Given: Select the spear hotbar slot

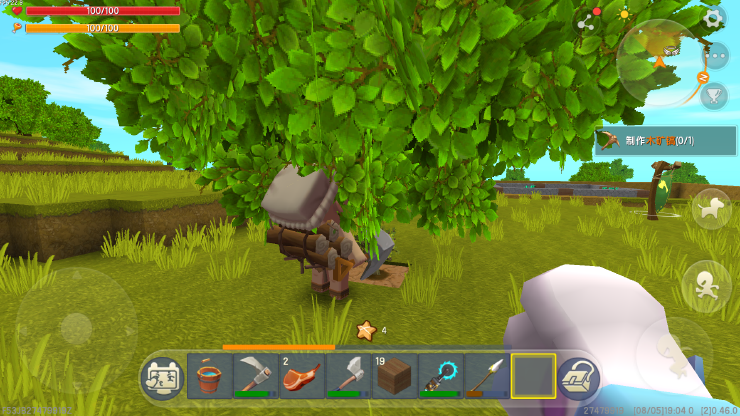Looking at the screenshot, I should click(x=486, y=377).
